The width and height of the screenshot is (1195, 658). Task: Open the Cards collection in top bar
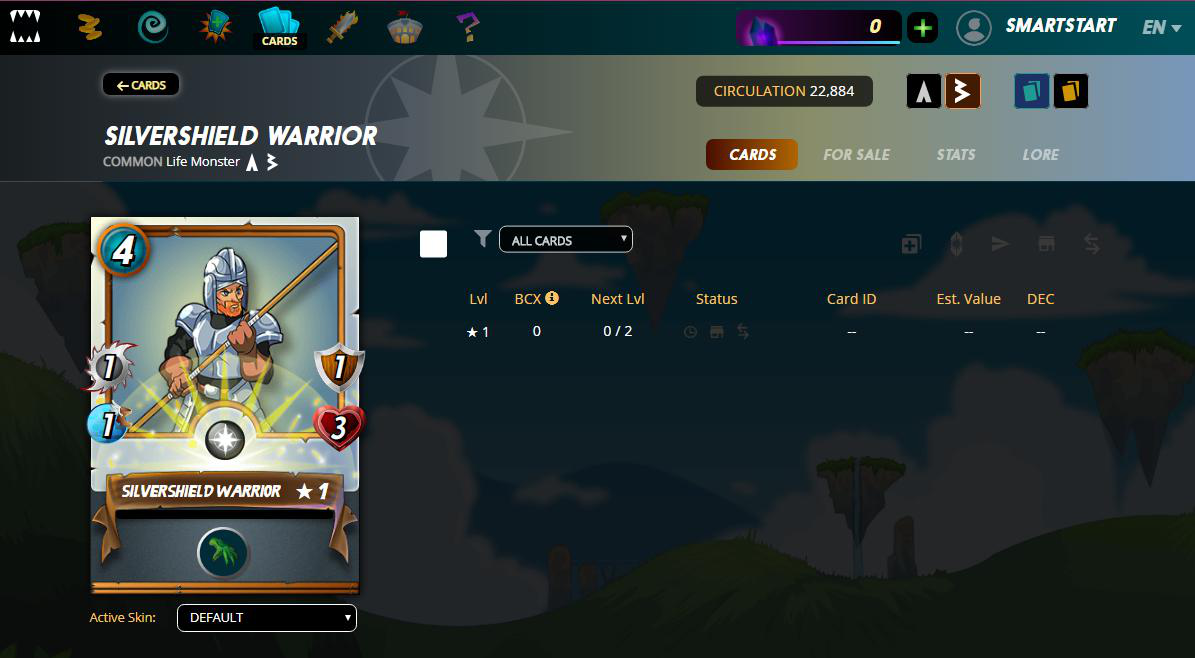[x=279, y=27]
